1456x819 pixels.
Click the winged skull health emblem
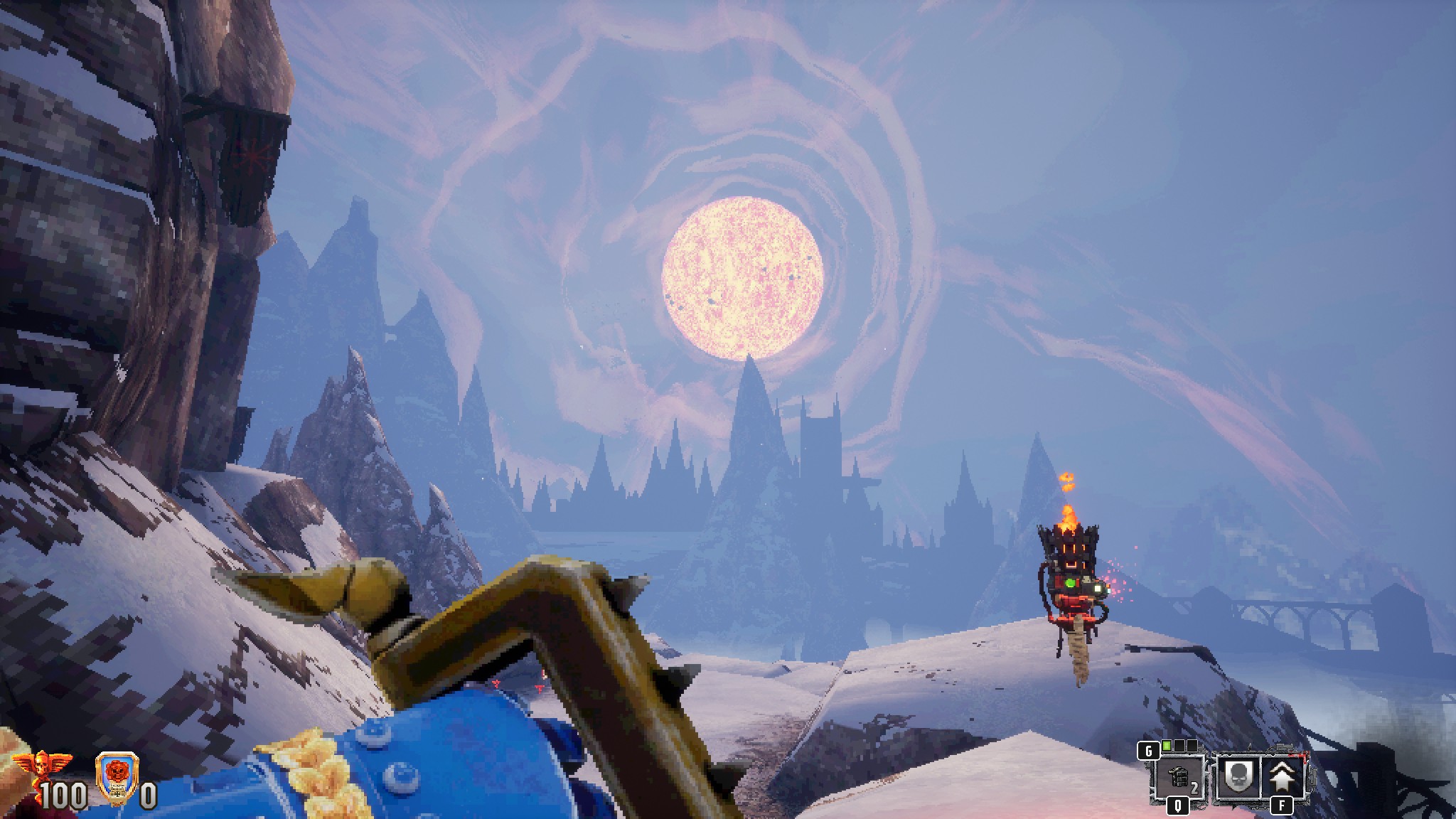(x=32, y=765)
